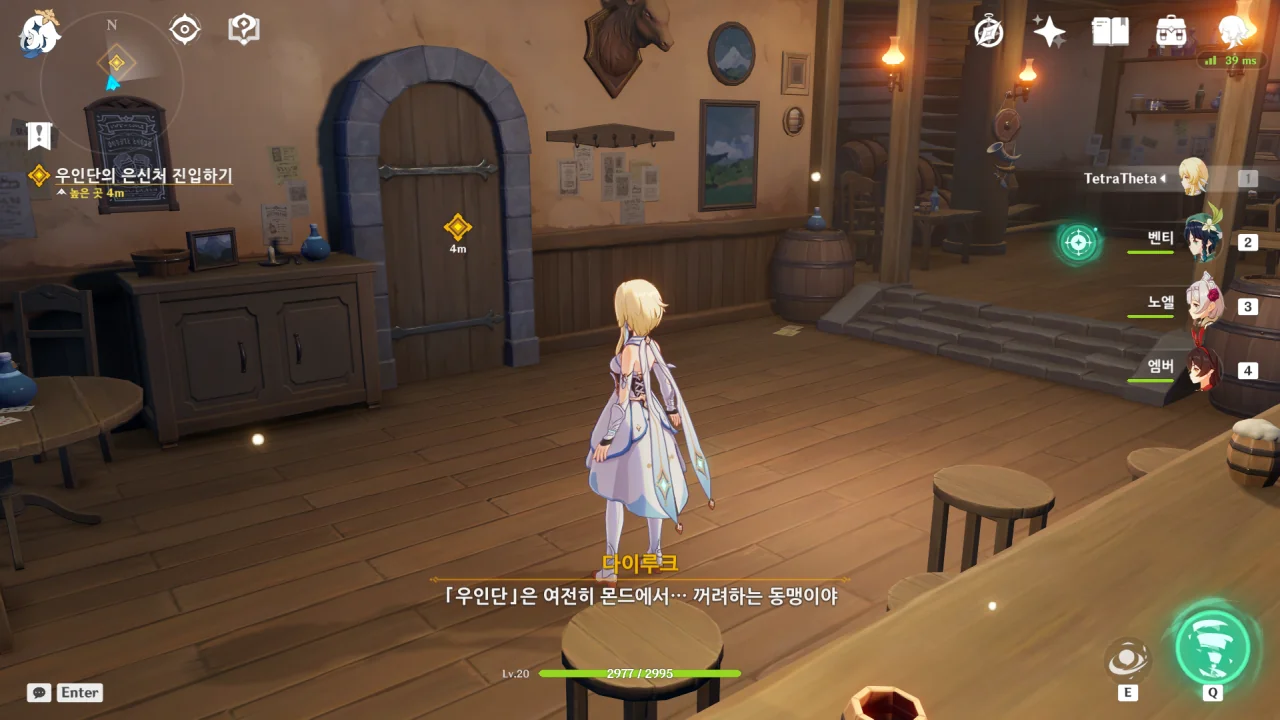Open the backpack inventory icon
This screenshot has width=1280, height=720.
(x=1171, y=32)
